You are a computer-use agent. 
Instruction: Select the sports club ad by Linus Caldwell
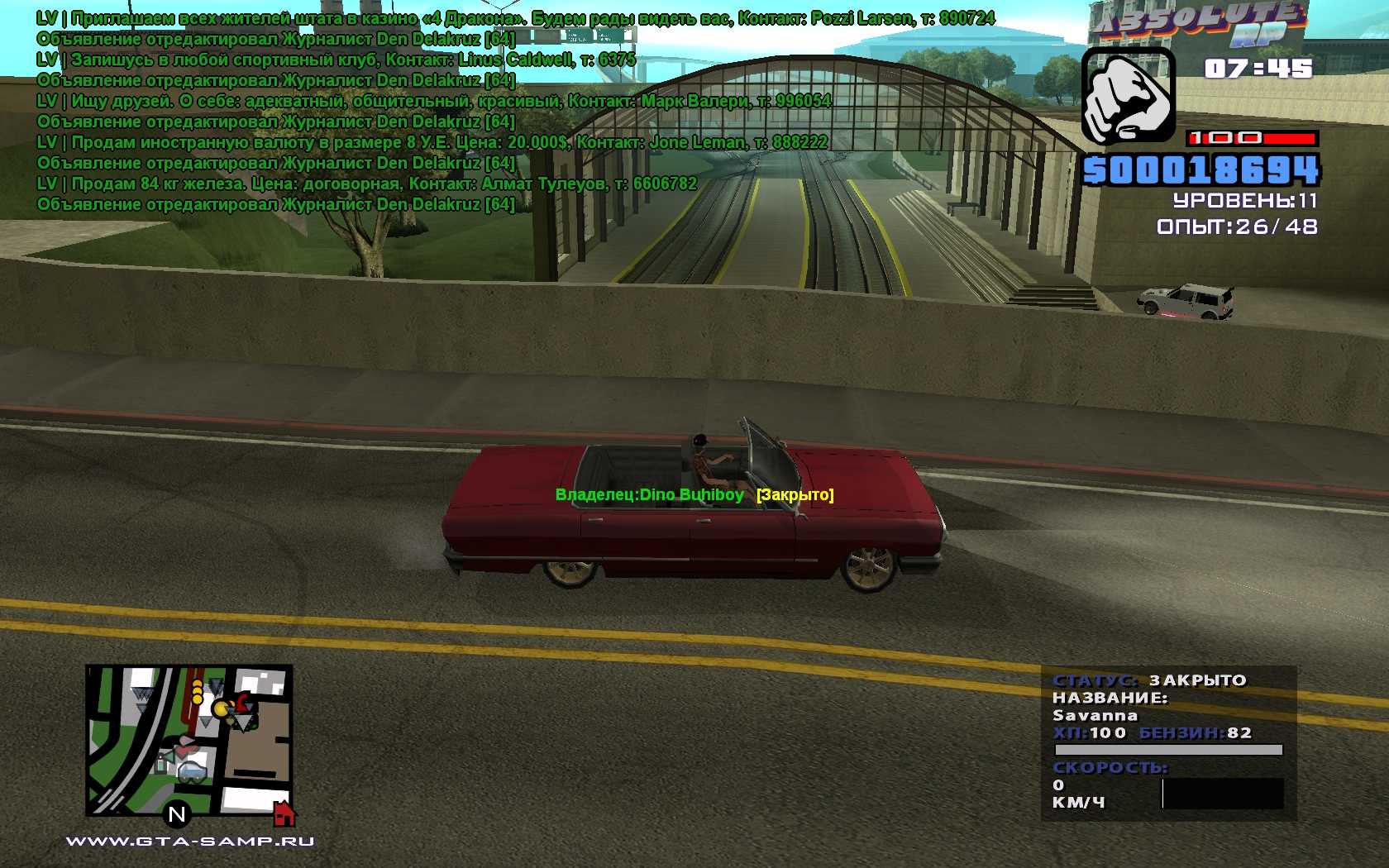(336, 60)
